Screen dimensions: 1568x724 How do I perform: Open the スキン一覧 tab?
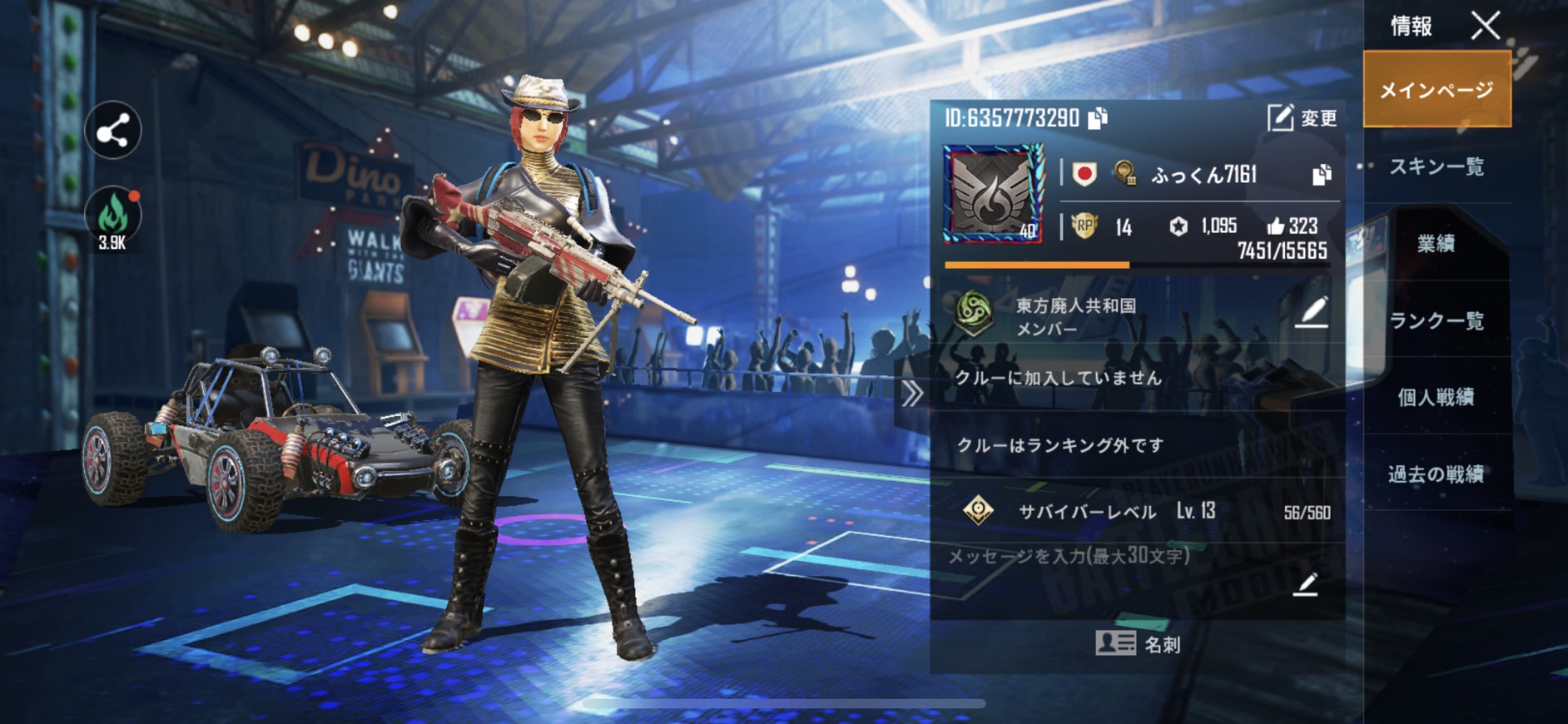(x=1437, y=166)
